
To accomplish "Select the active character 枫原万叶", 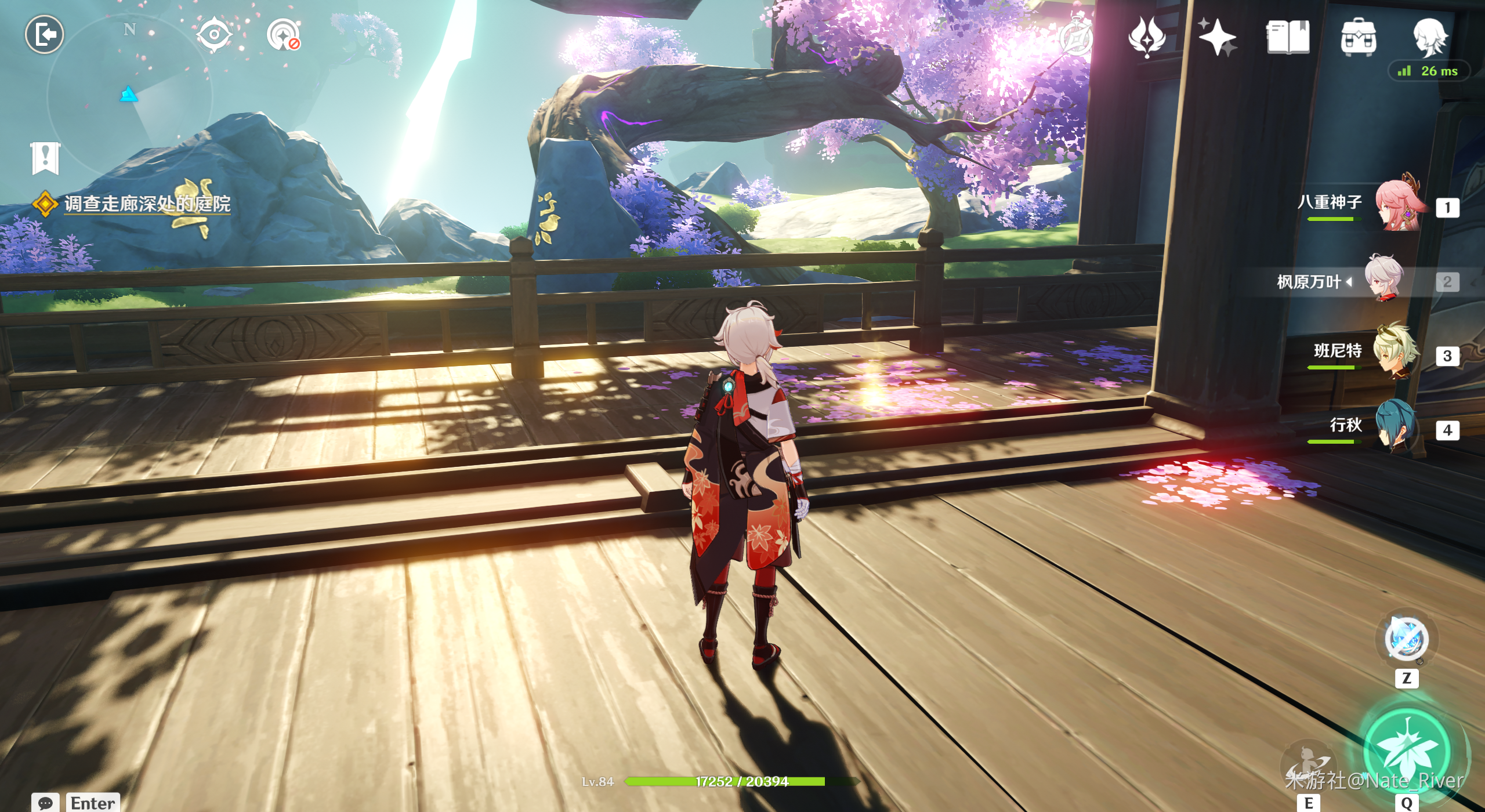I will pyautogui.click(x=1383, y=281).
